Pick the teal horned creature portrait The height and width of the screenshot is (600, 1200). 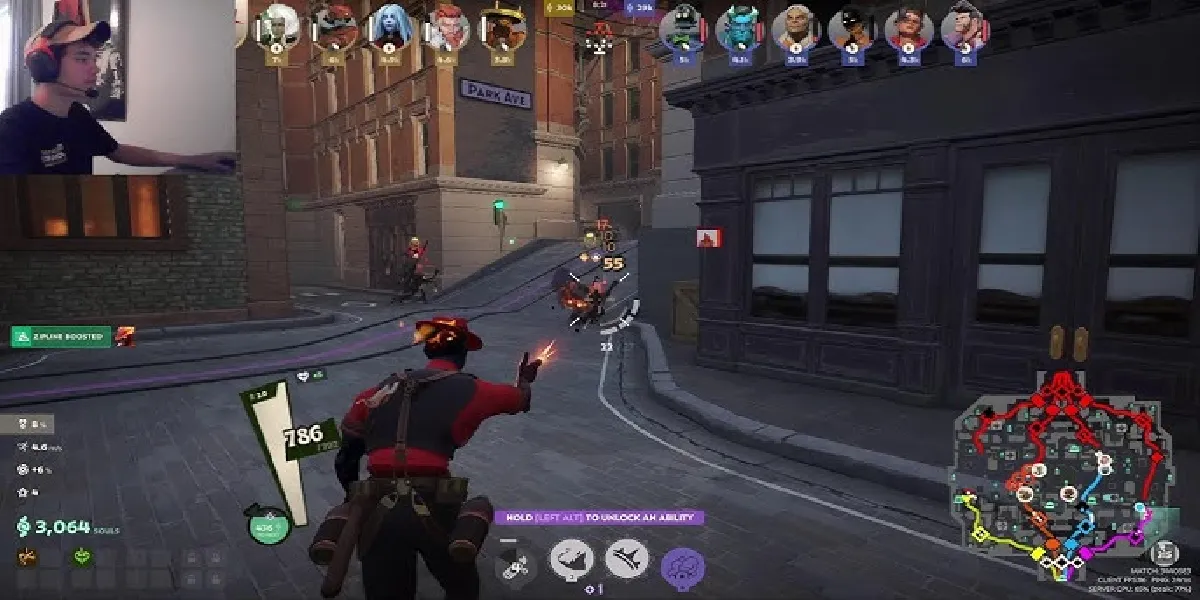coord(740,27)
